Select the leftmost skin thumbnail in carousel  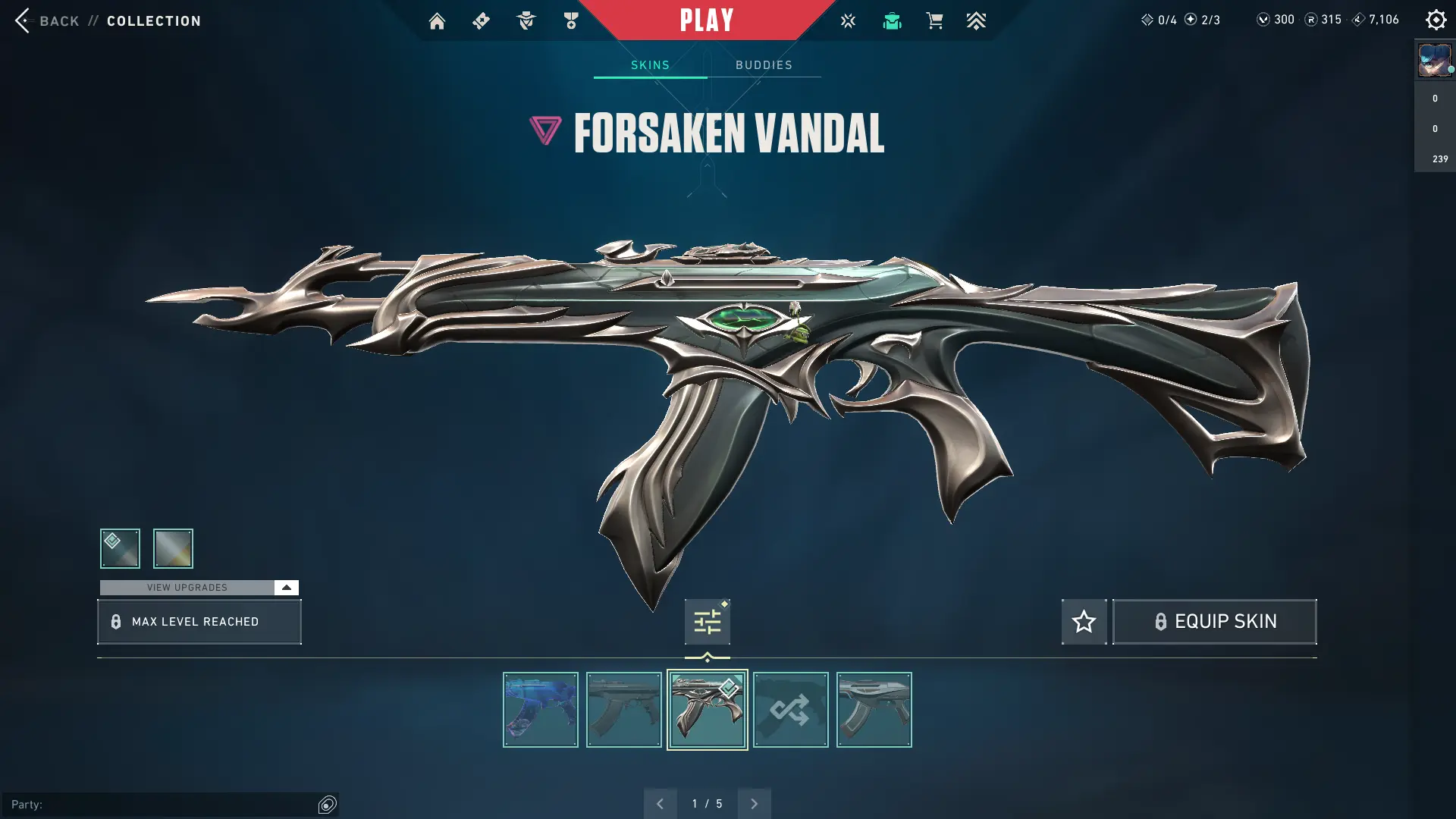click(540, 710)
